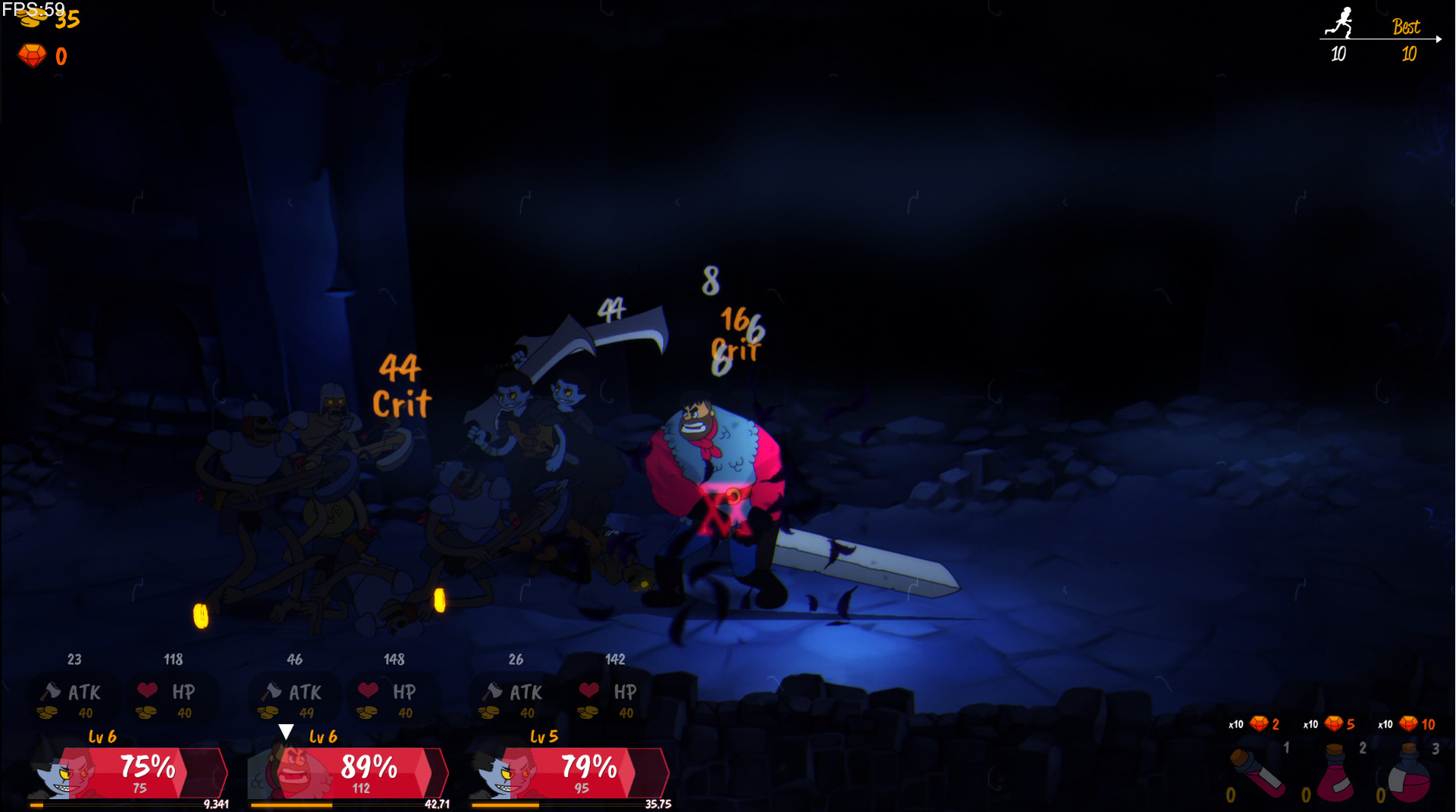Upgrade ATK for the first Lv 6 hero
1456x812 pixels.
tap(74, 696)
